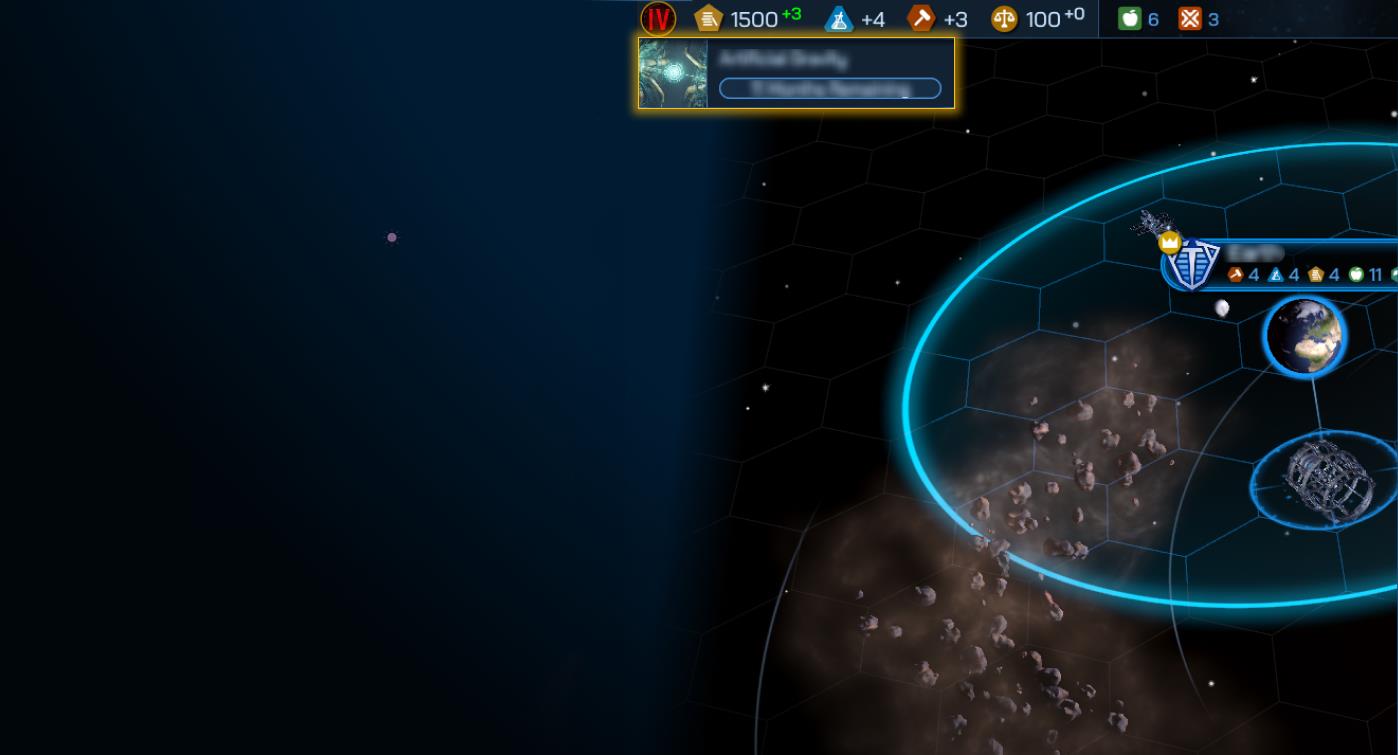Select the credits treasury icon
This screenshot has width=1398, height=755.
tap(709, 18)
